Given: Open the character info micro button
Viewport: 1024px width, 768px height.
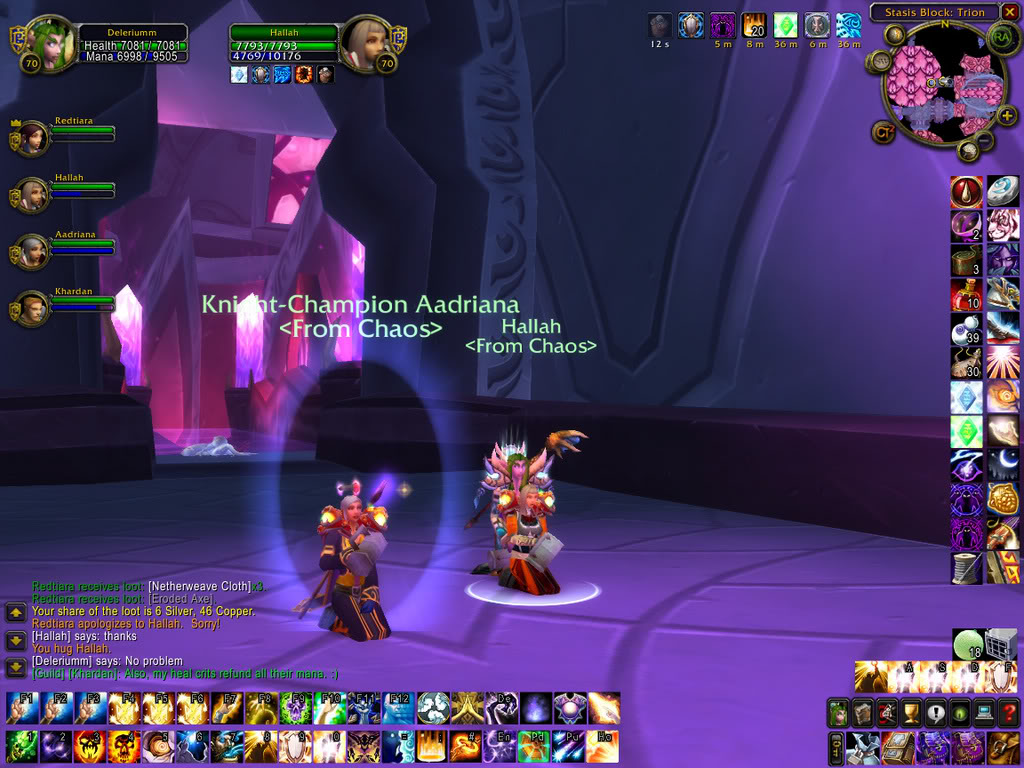Looking at the screenshot, I should [840, 713].
